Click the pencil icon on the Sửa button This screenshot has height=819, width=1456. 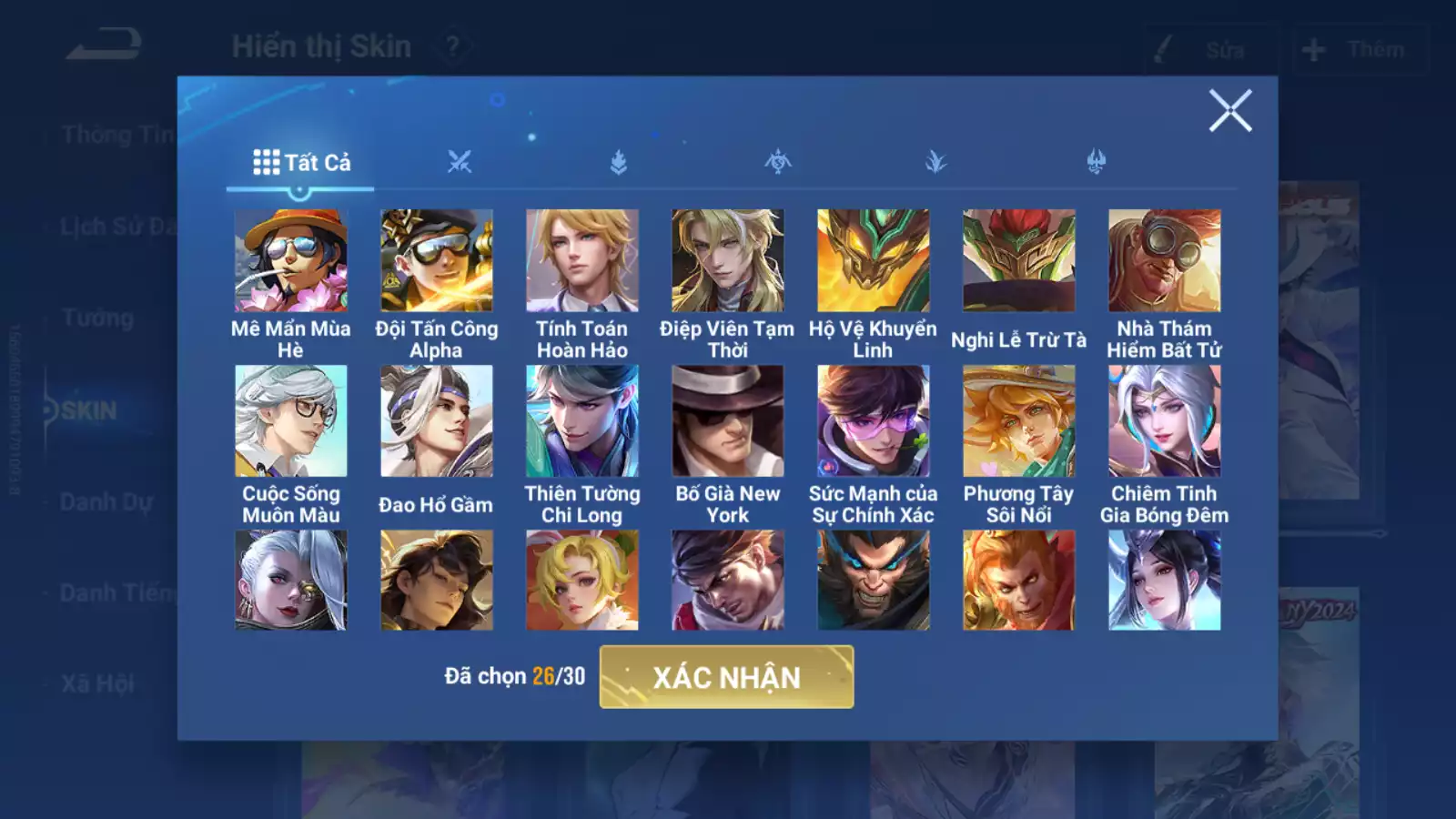tap(1160, 50)
